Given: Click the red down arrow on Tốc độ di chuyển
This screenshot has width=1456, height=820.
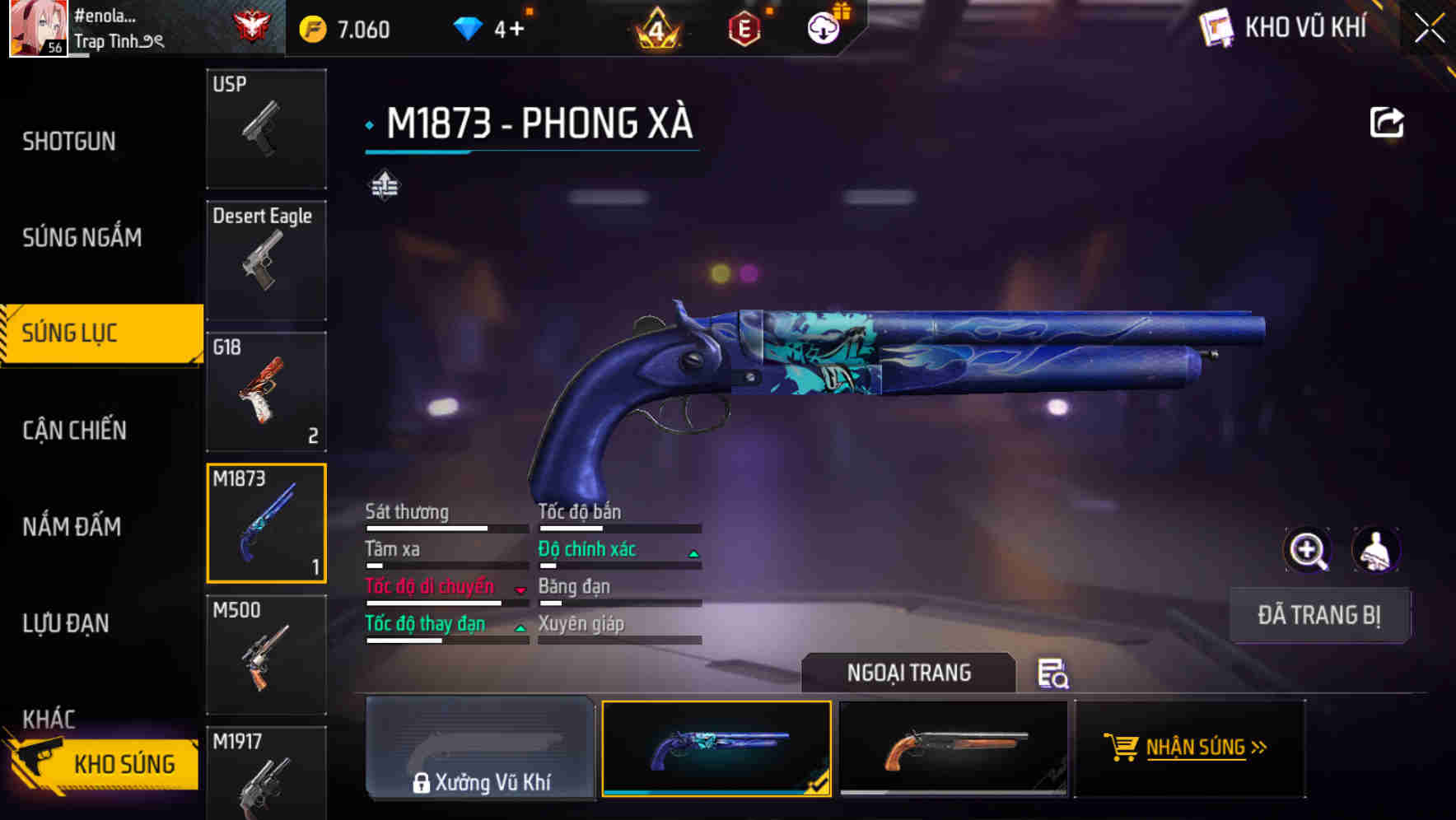Looking at the screenshot, I should [519, 588].
